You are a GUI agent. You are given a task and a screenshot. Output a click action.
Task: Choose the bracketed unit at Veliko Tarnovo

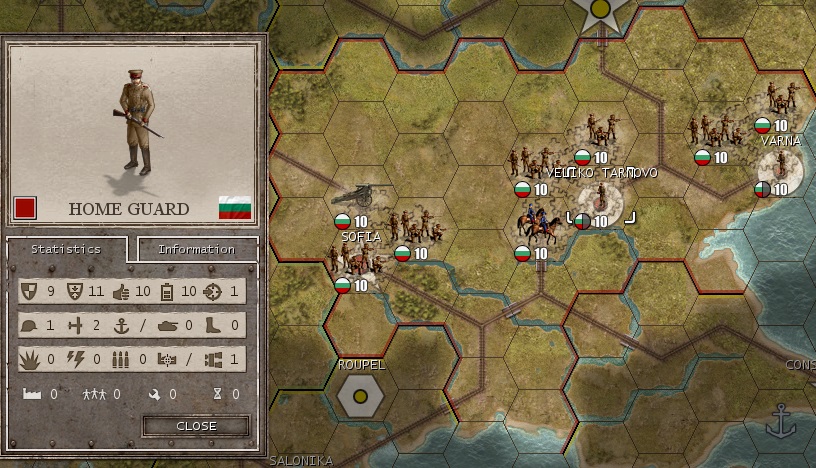click(x=600, y=203)
